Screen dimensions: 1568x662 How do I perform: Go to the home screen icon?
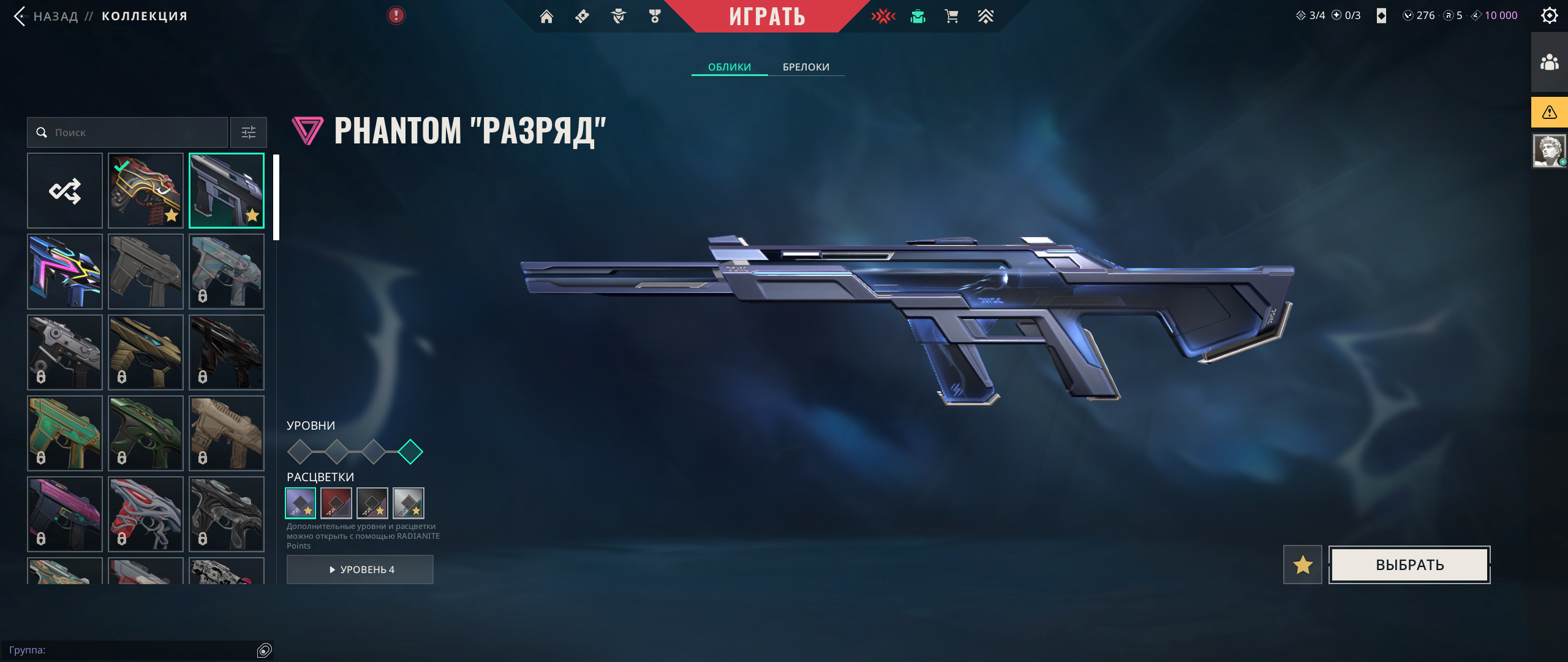pos(546,17)
